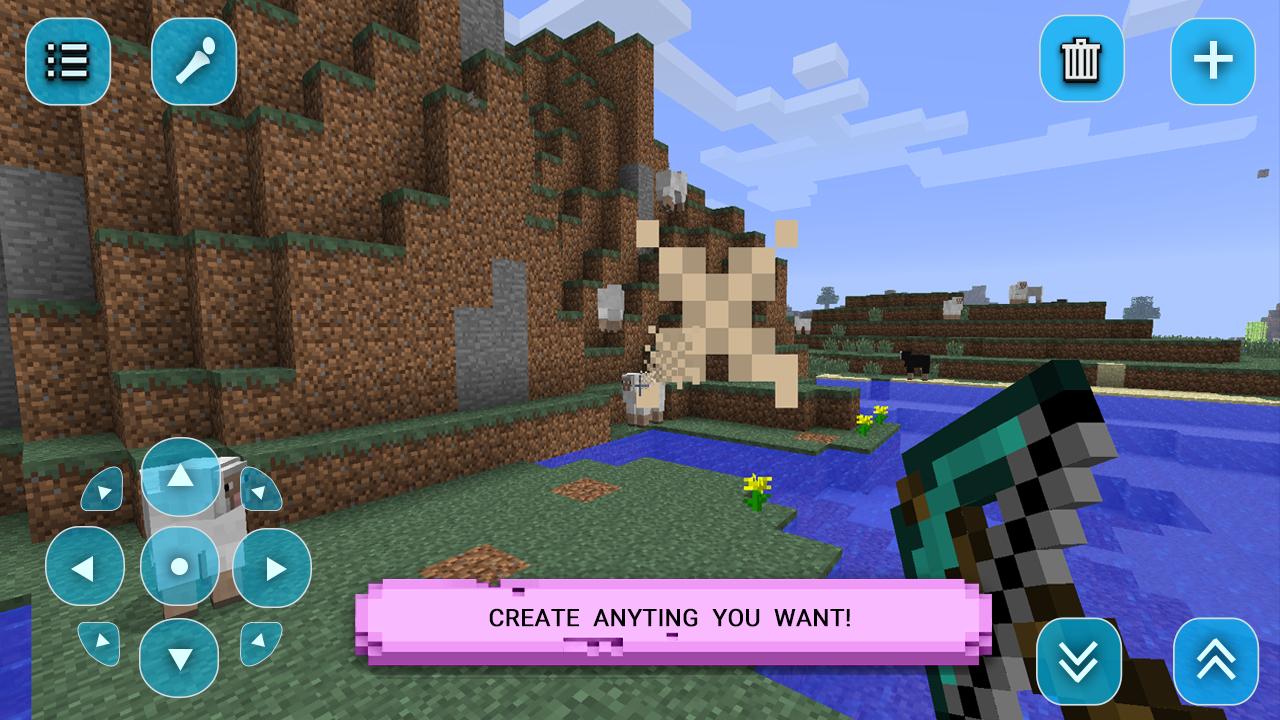Descend using the double down chevron
This screenshot has width=1280, height=720.
[1080, 660]
